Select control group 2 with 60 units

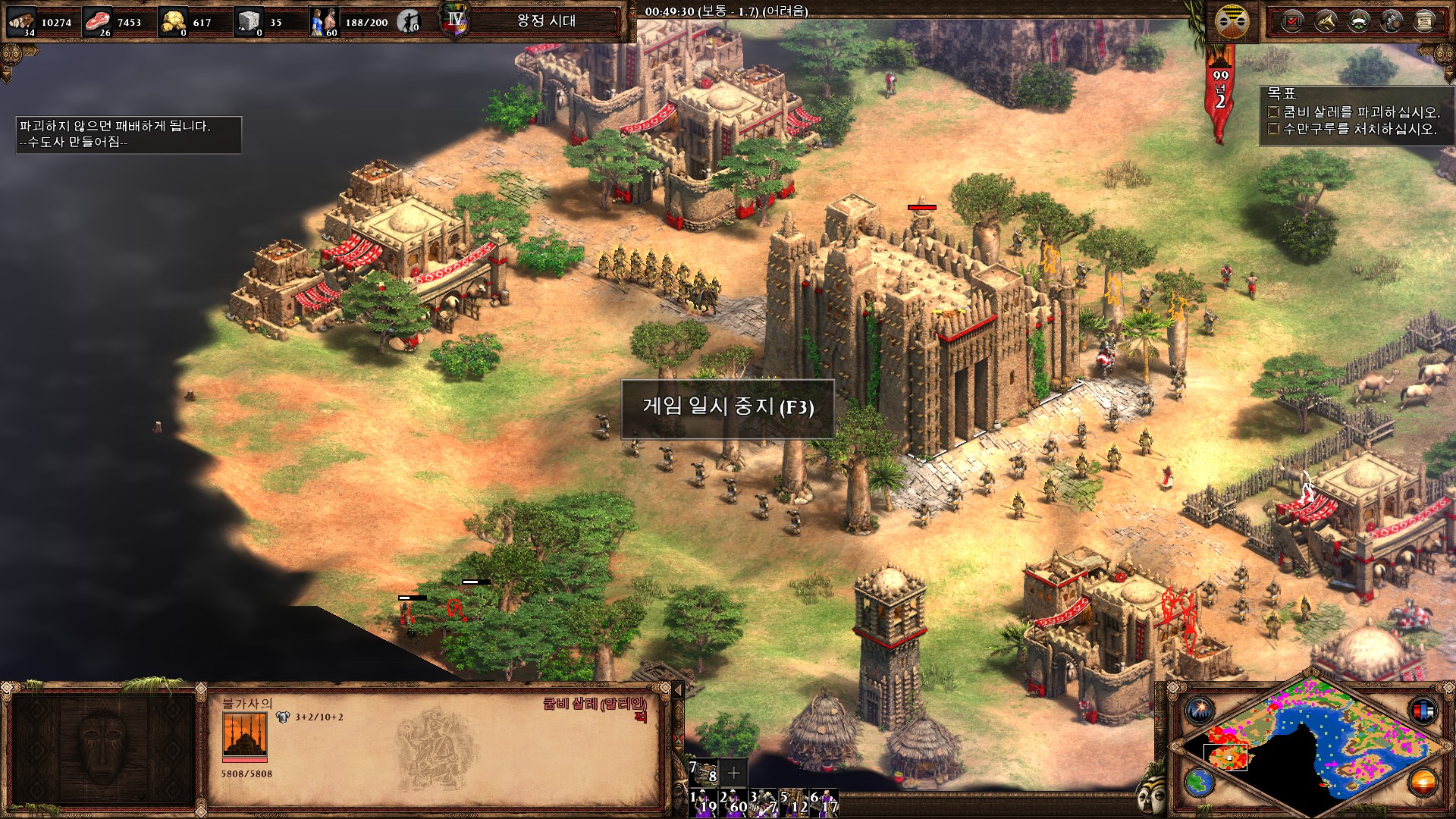coord(733,803)
